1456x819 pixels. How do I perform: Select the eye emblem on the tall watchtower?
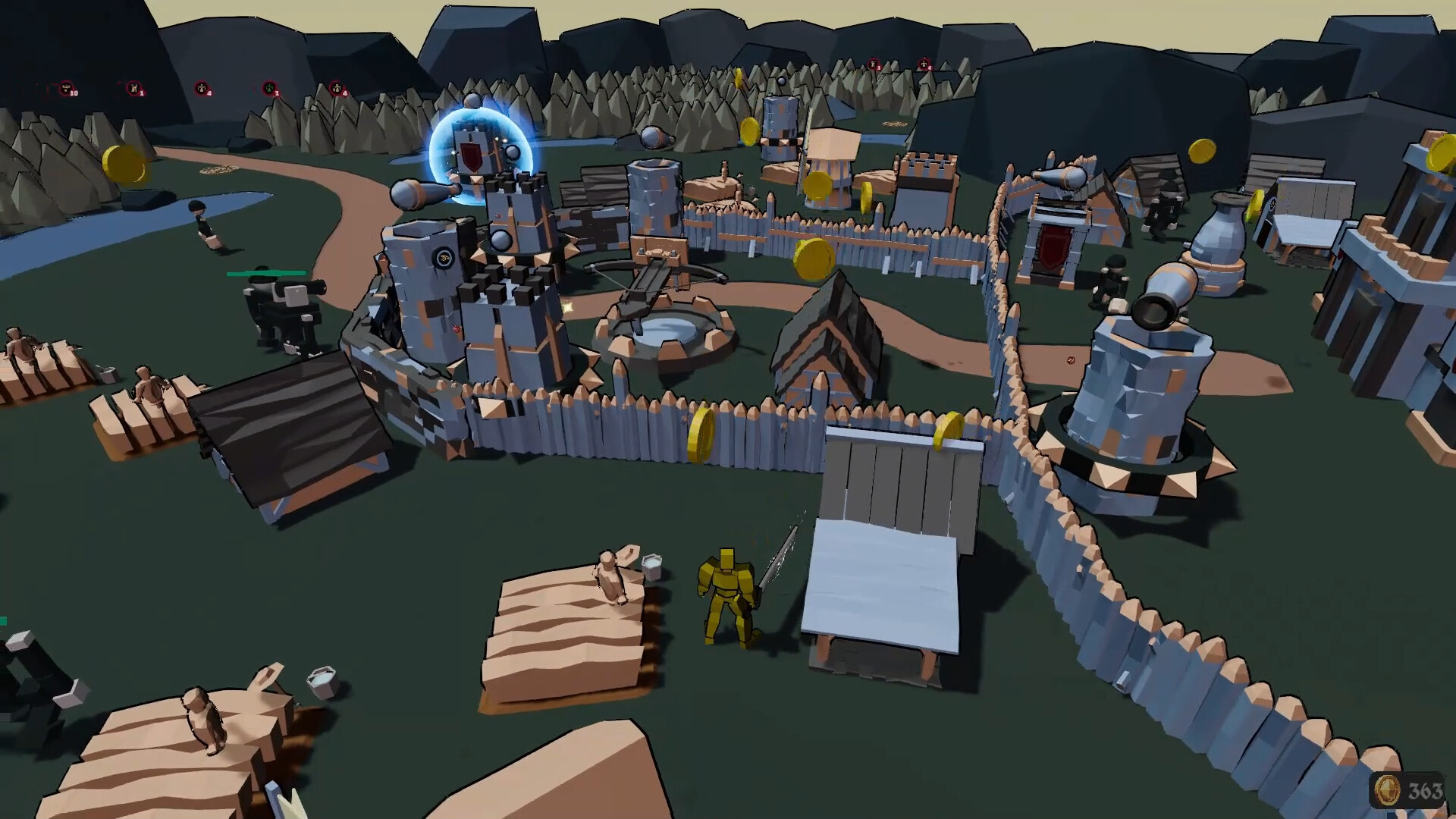[444, 256]
